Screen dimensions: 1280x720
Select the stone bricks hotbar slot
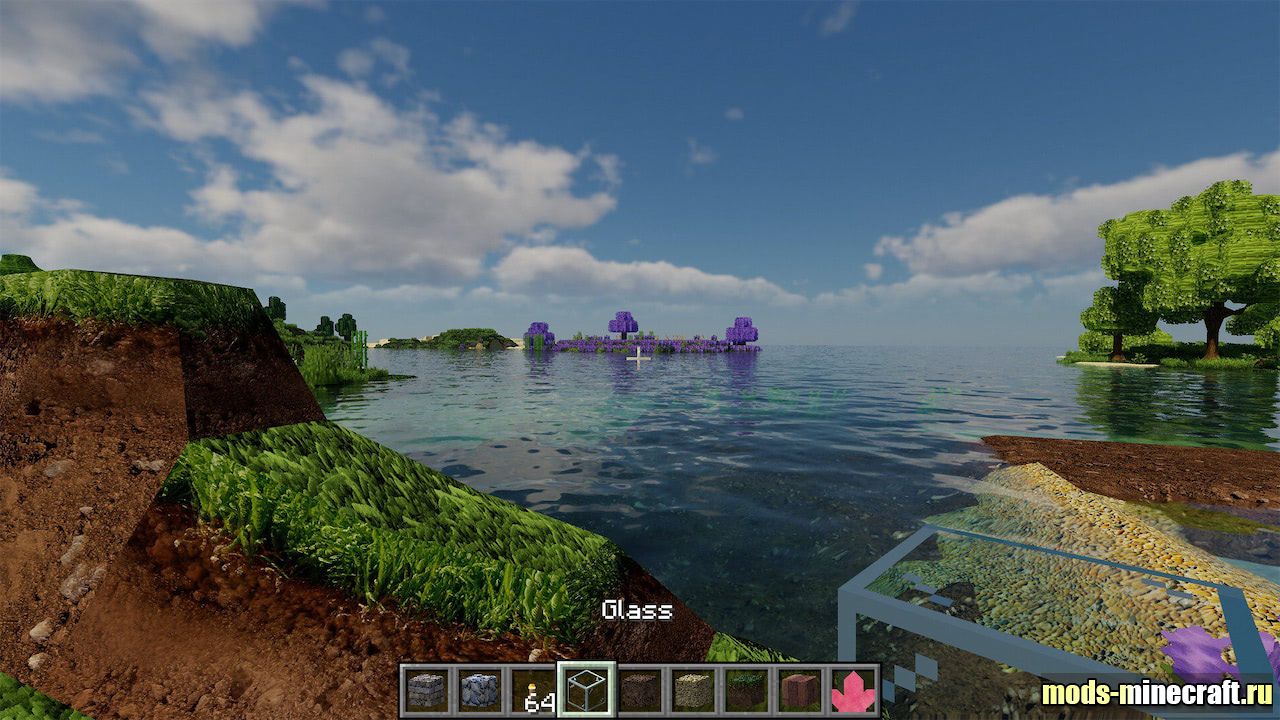[425, 690]
